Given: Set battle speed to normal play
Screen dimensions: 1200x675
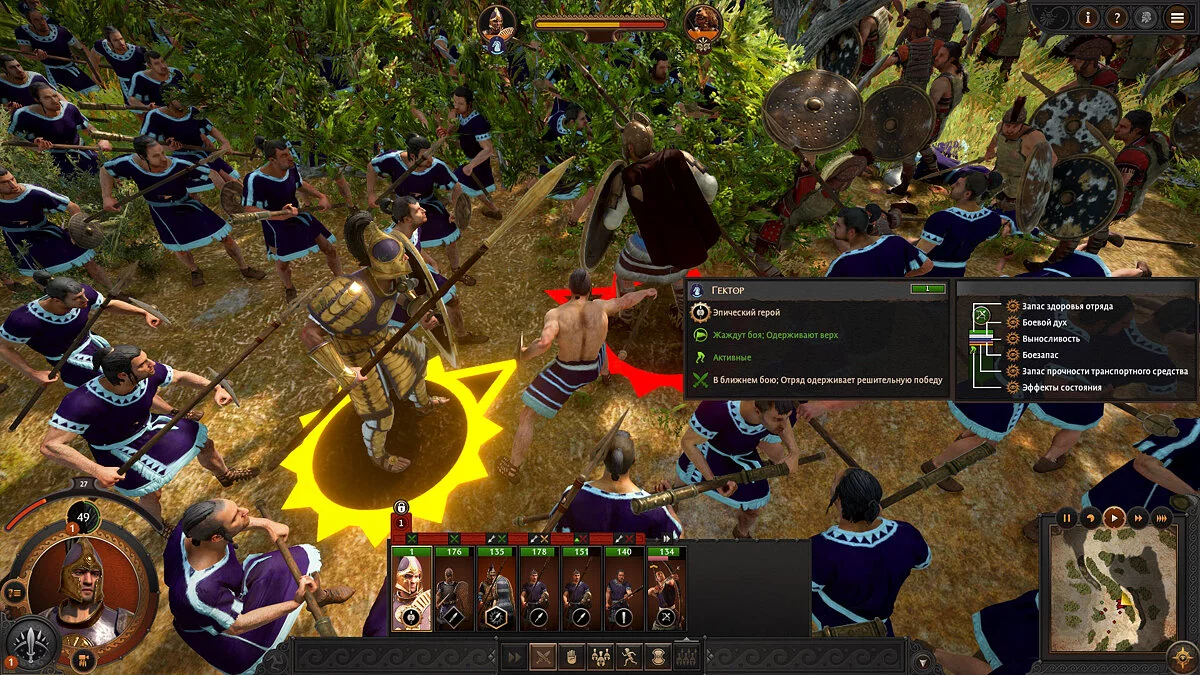Looking at the screenshot, I should [1113, 518].
